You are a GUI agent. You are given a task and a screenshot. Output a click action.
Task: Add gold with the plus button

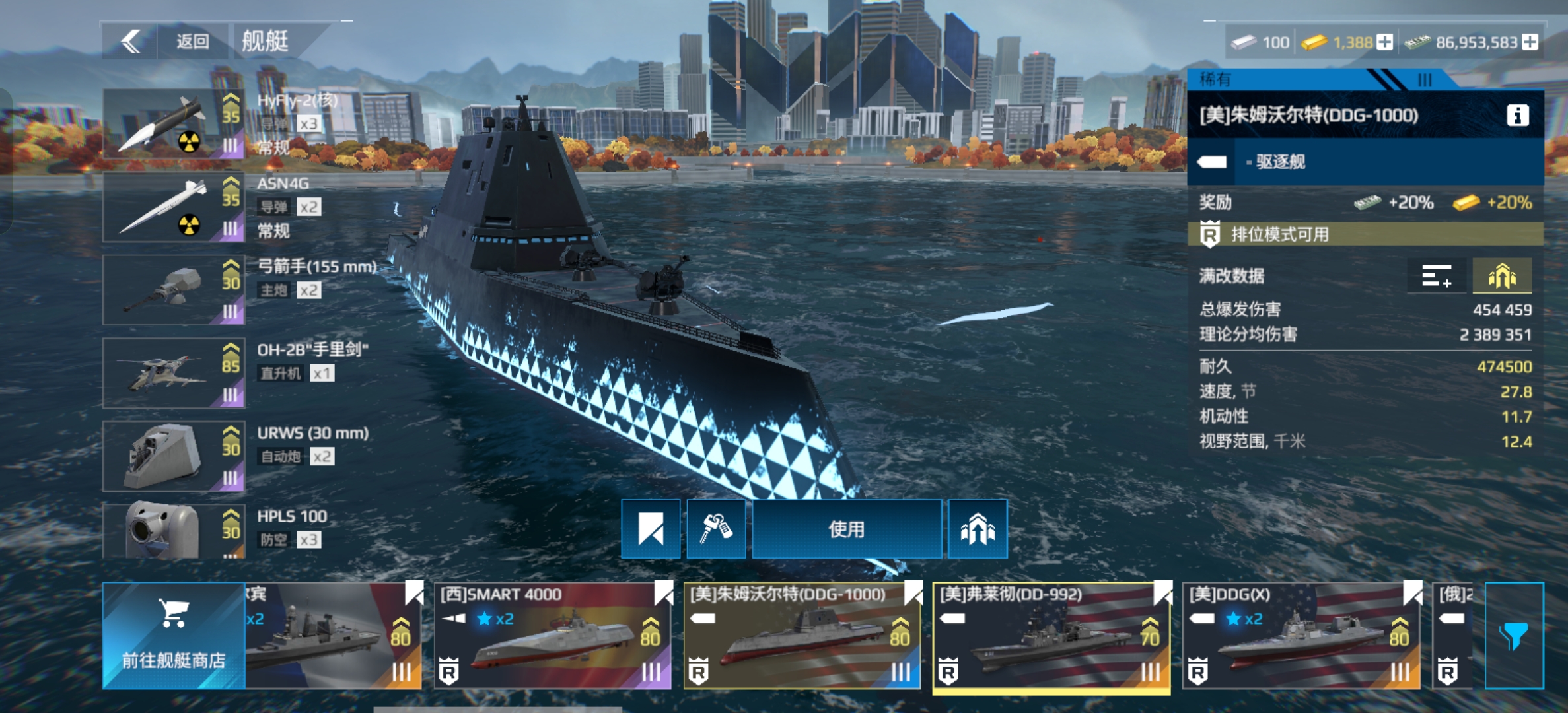(x=1385, y=42)
